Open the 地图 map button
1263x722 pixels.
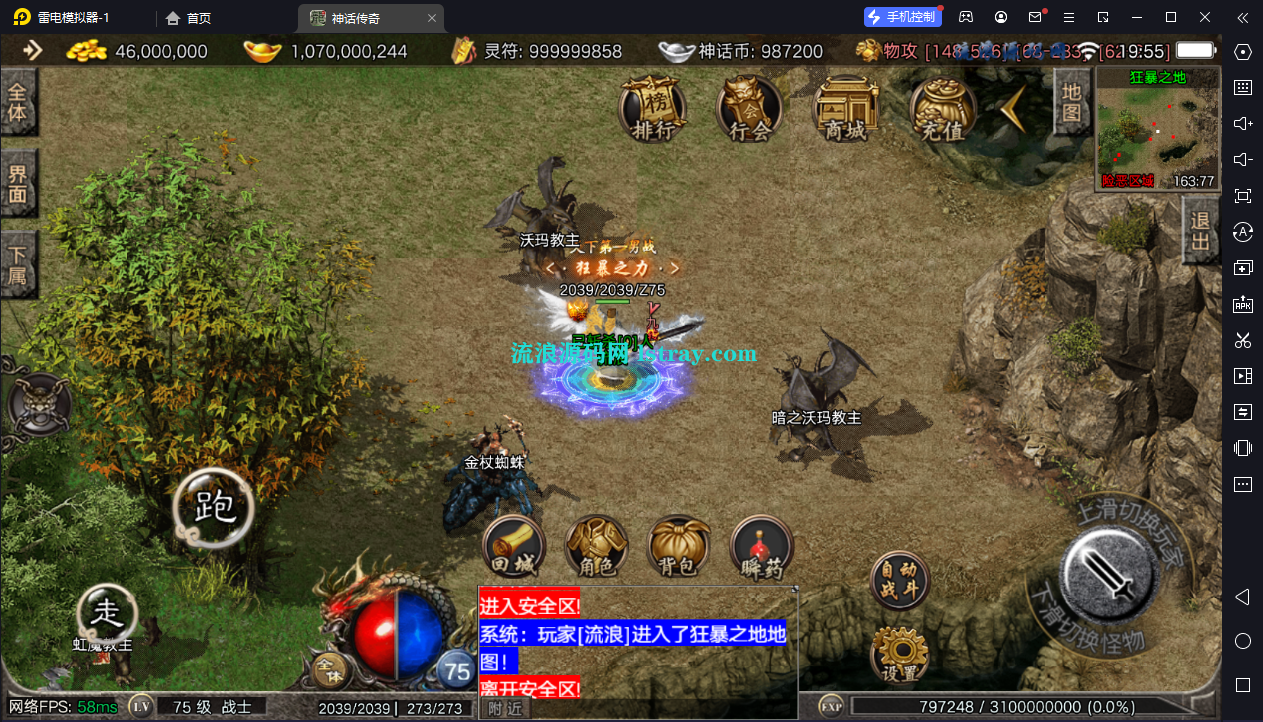click(1071, 102)
